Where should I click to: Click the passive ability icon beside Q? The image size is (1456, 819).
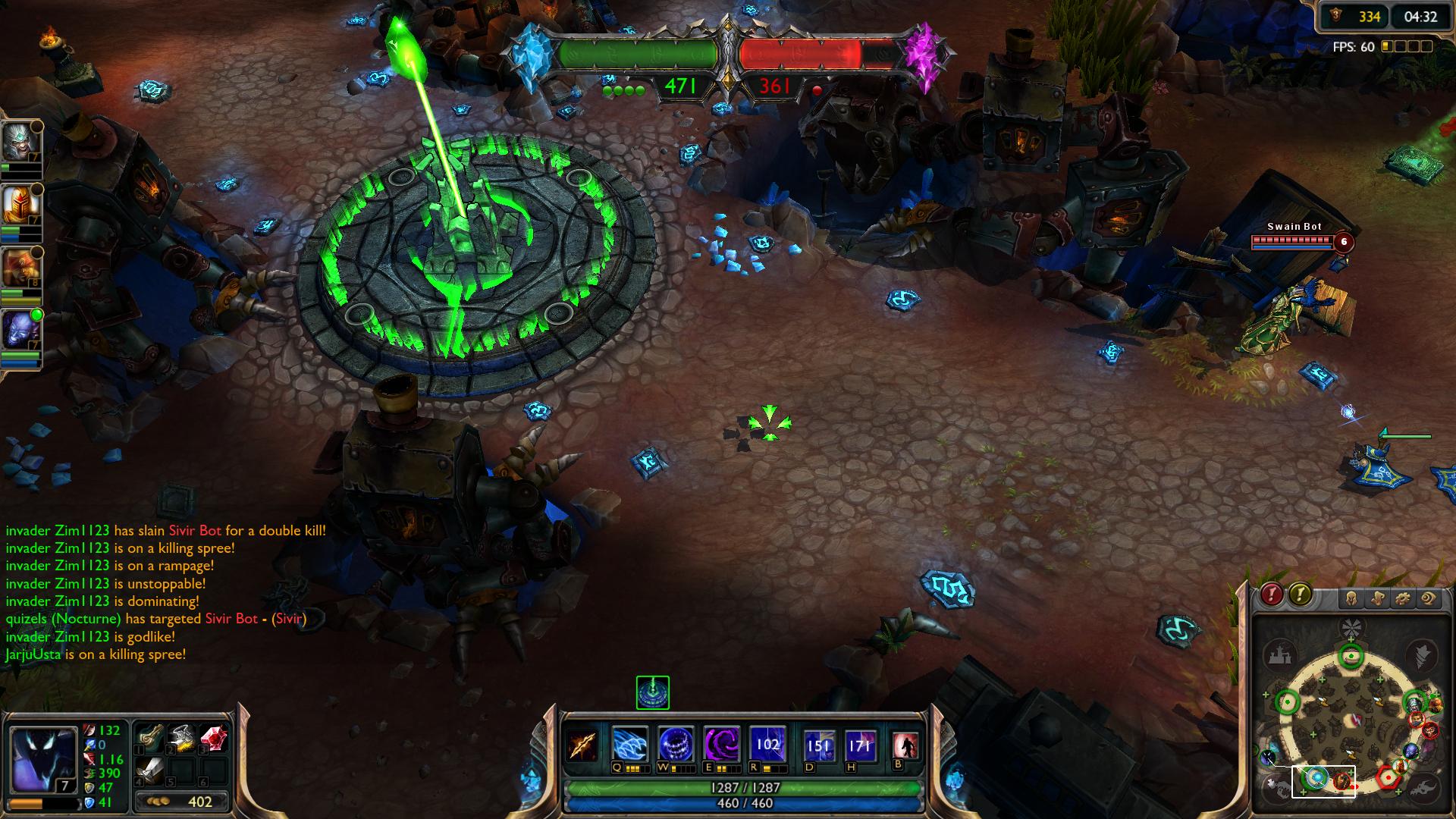(x=582, y=745)
